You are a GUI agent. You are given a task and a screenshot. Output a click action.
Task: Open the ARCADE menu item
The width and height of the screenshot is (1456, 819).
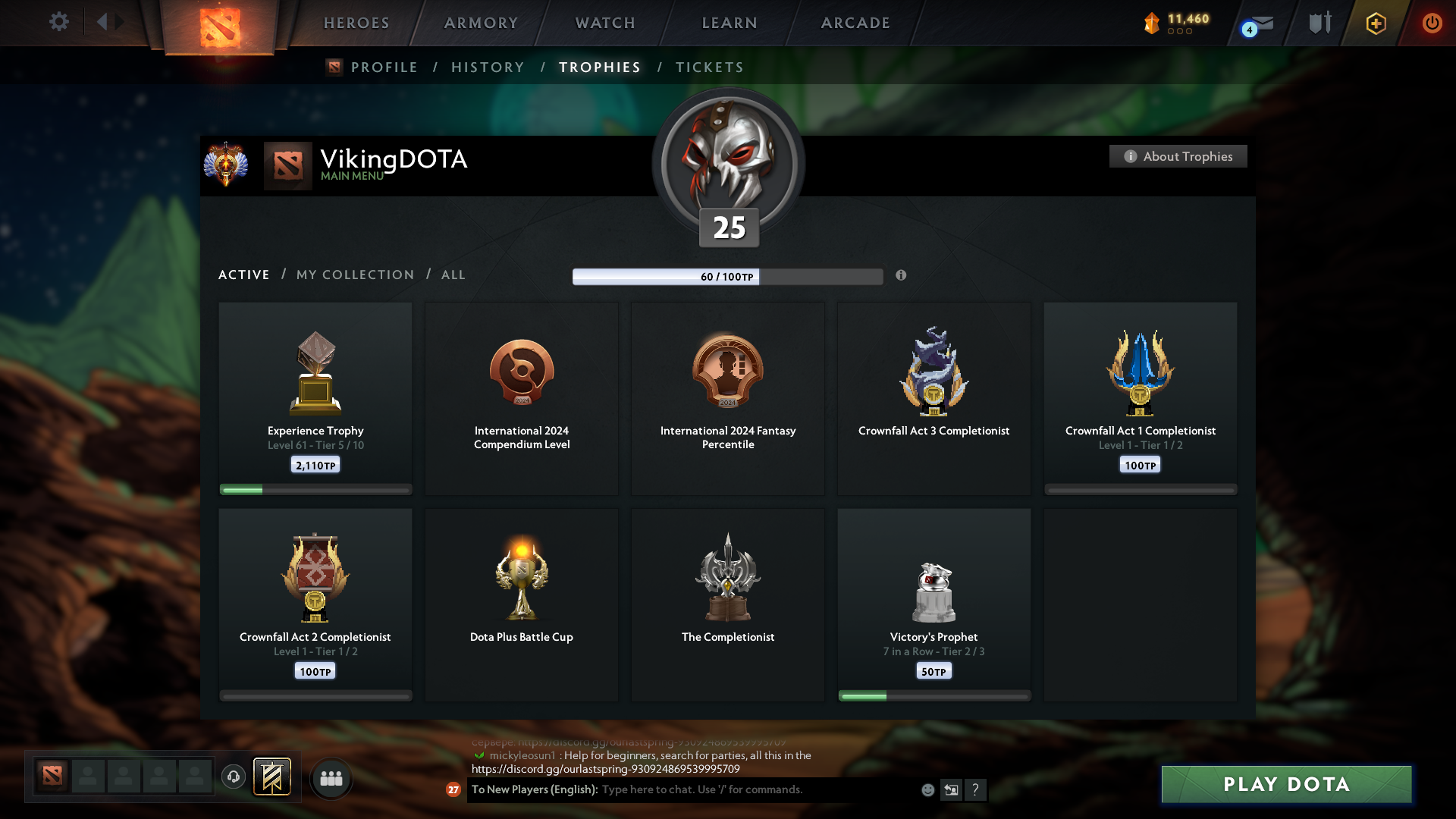[855, 23]
